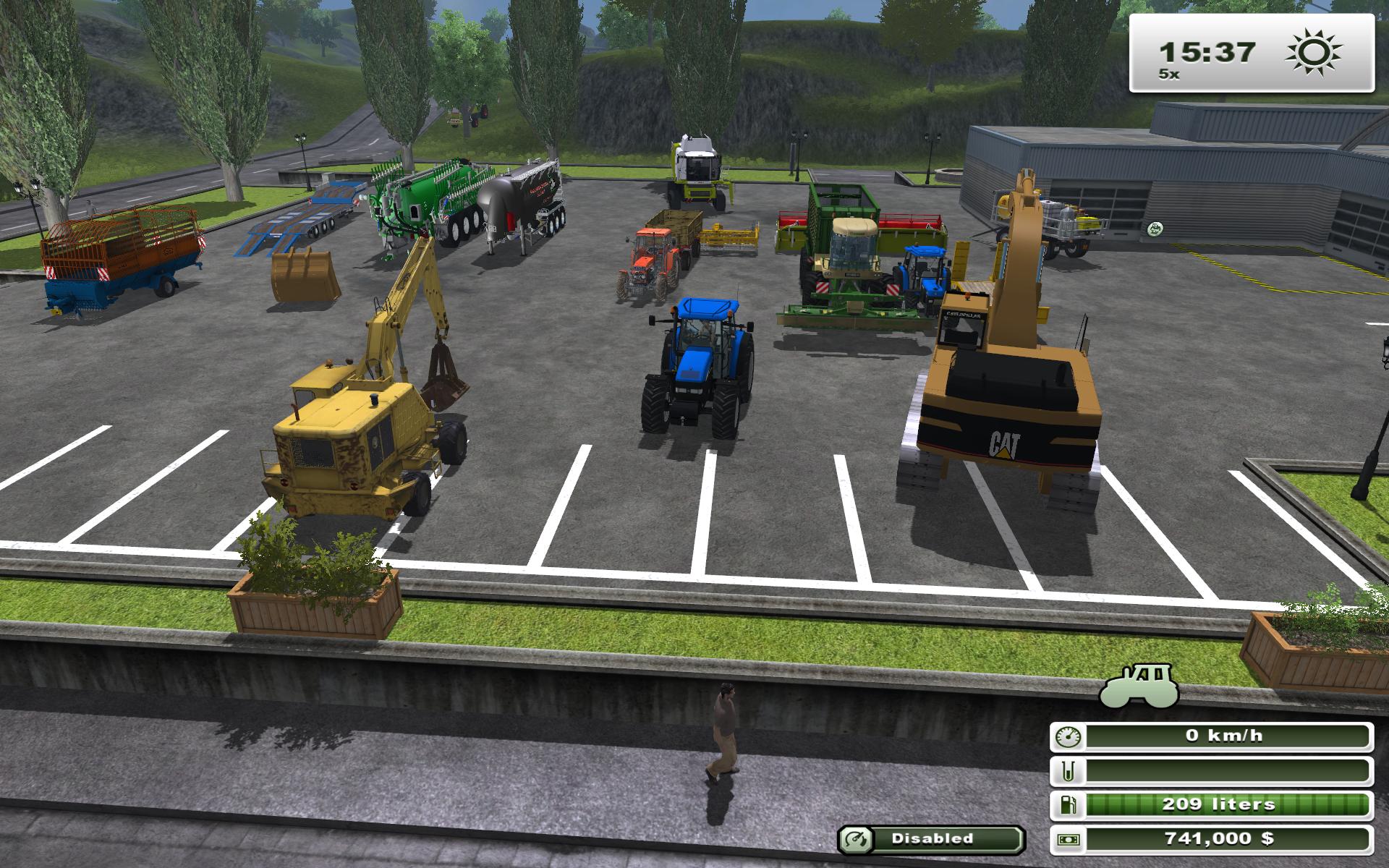
Task: Click the tractor vehicle icon
Action: pos(1138,686)
